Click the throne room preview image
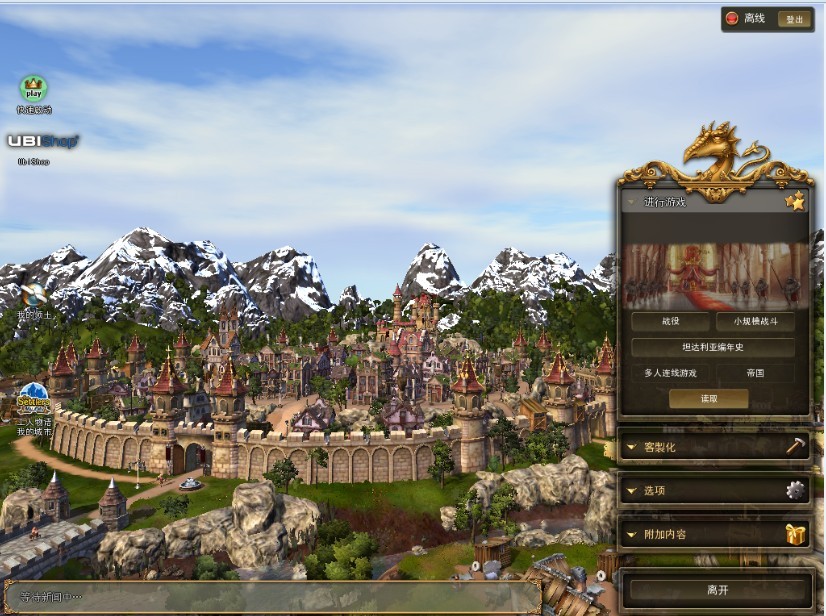Screen dimensions: 826x616 tap(713, 273)
